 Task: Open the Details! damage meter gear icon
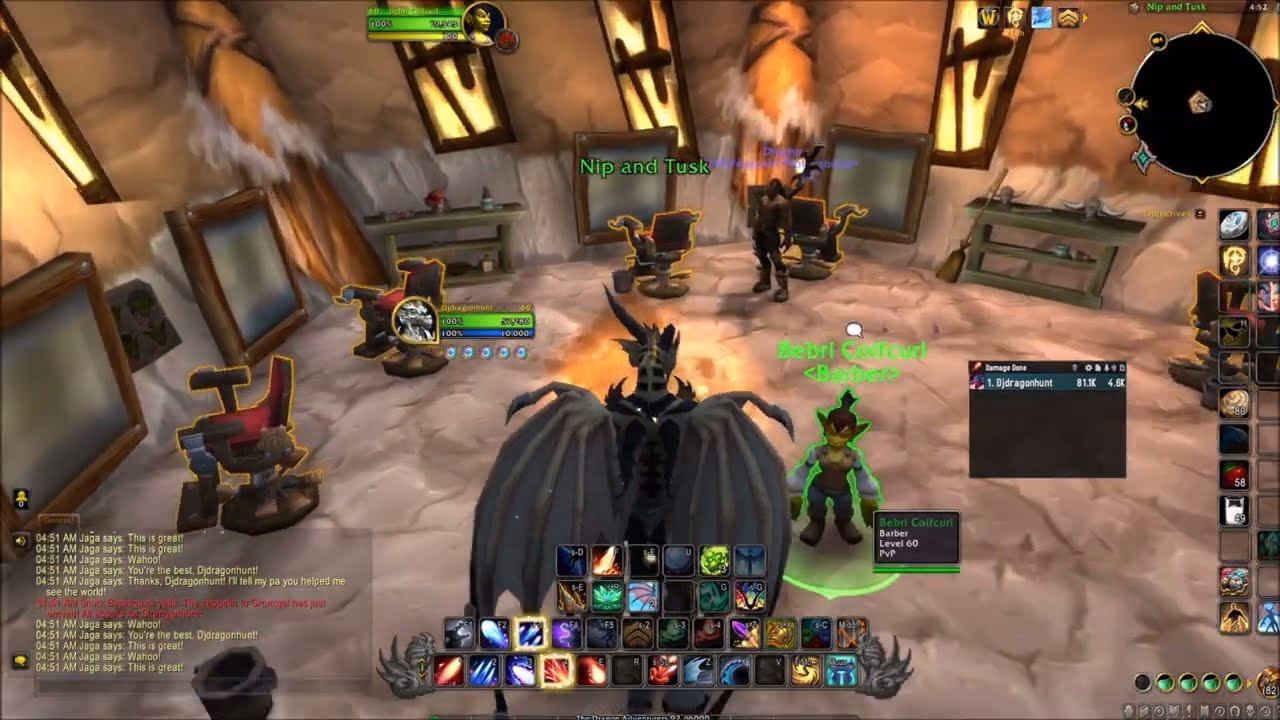1089,367
